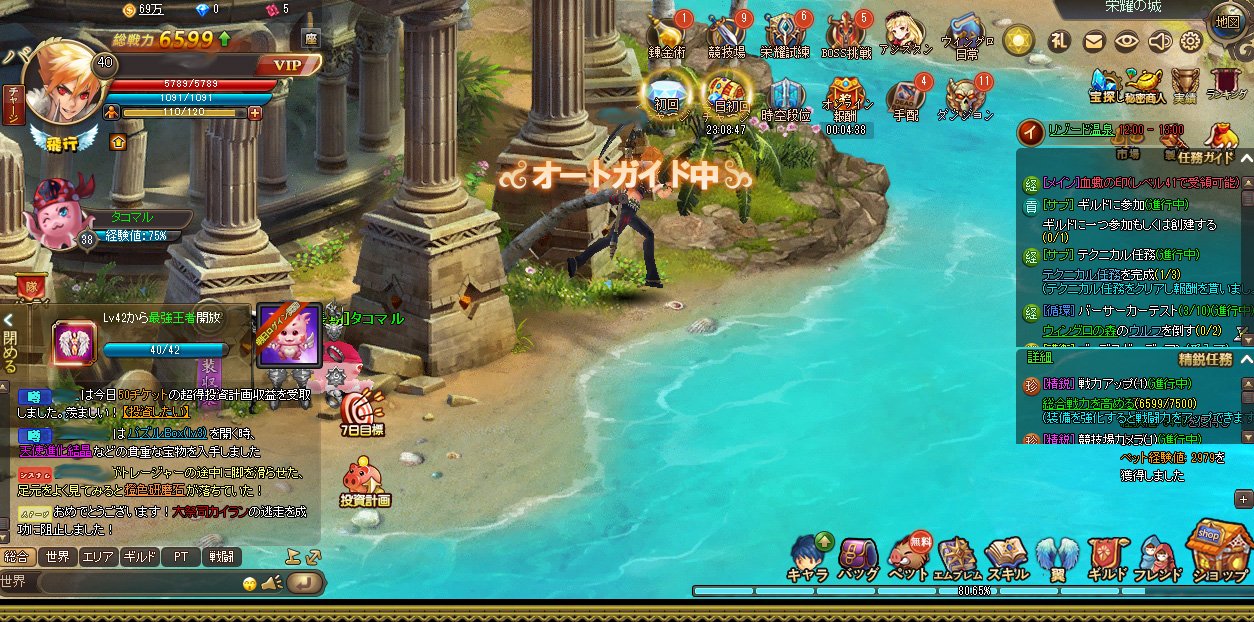Open the 手配 wanted poster icon
Screen dimensions: 1254x622
(x=906, y=98)
